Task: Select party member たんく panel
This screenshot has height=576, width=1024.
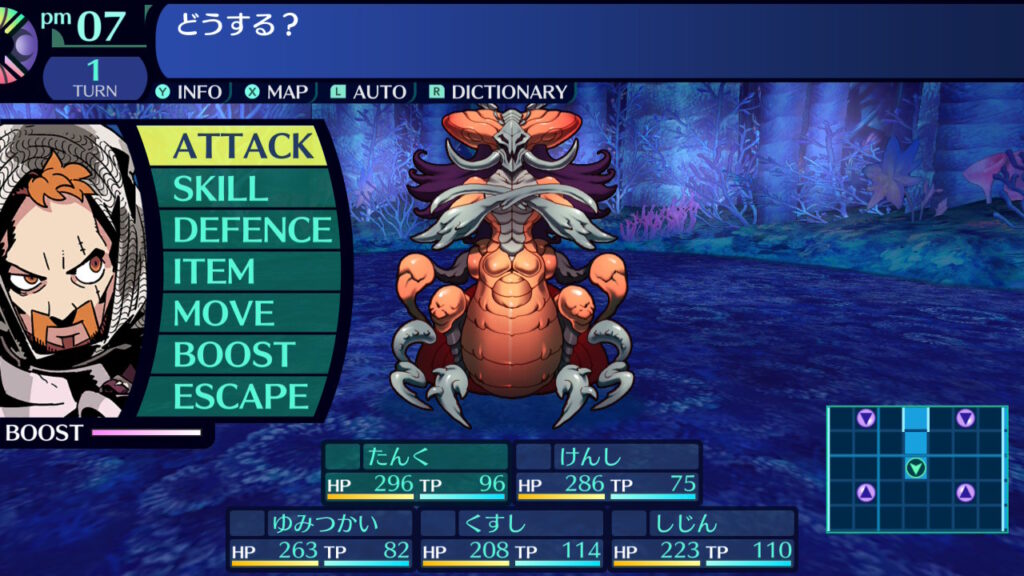Action: tap(415, 472)
